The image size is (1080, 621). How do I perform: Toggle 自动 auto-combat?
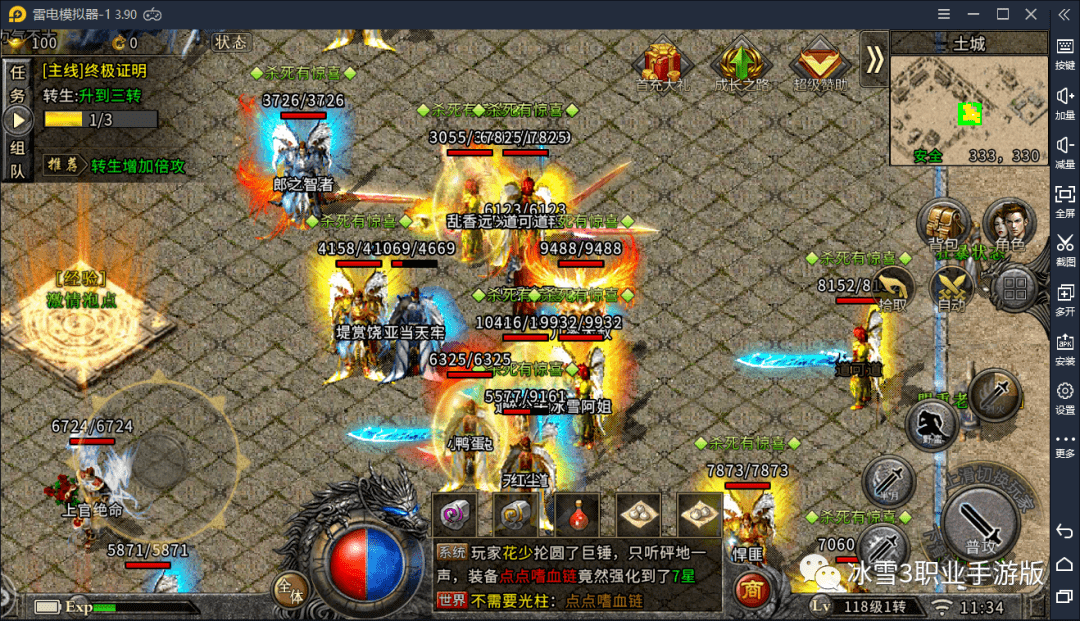click(950, 290)
